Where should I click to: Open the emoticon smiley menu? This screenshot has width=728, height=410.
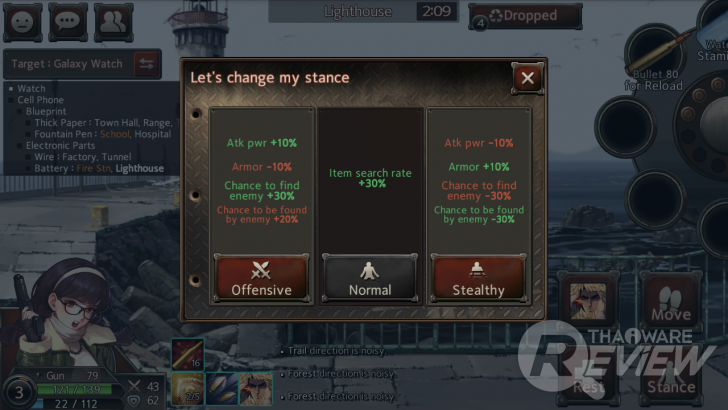tap(24, 20)
